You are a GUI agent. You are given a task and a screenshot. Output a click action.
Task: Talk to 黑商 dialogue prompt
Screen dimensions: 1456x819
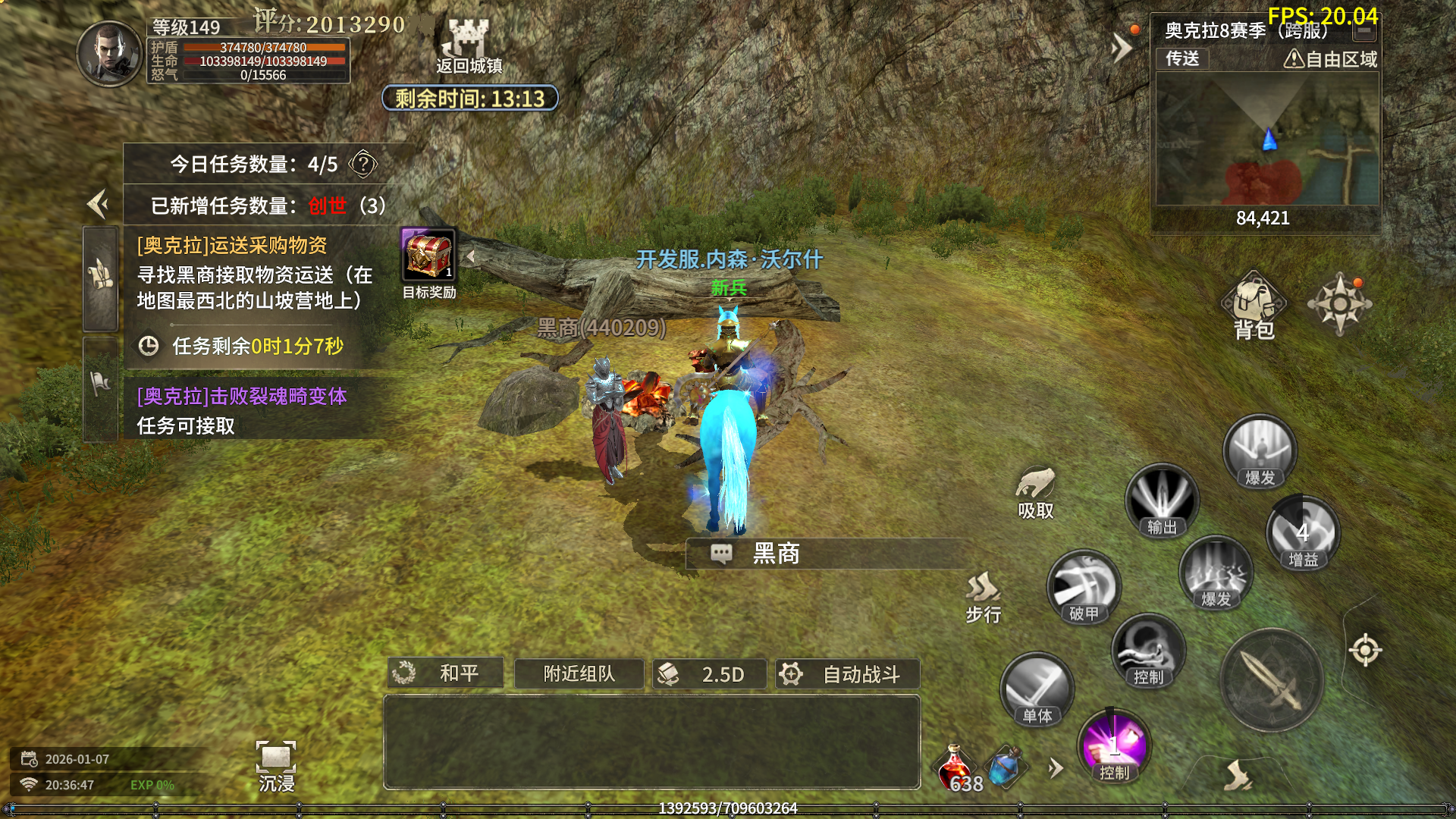775,554
